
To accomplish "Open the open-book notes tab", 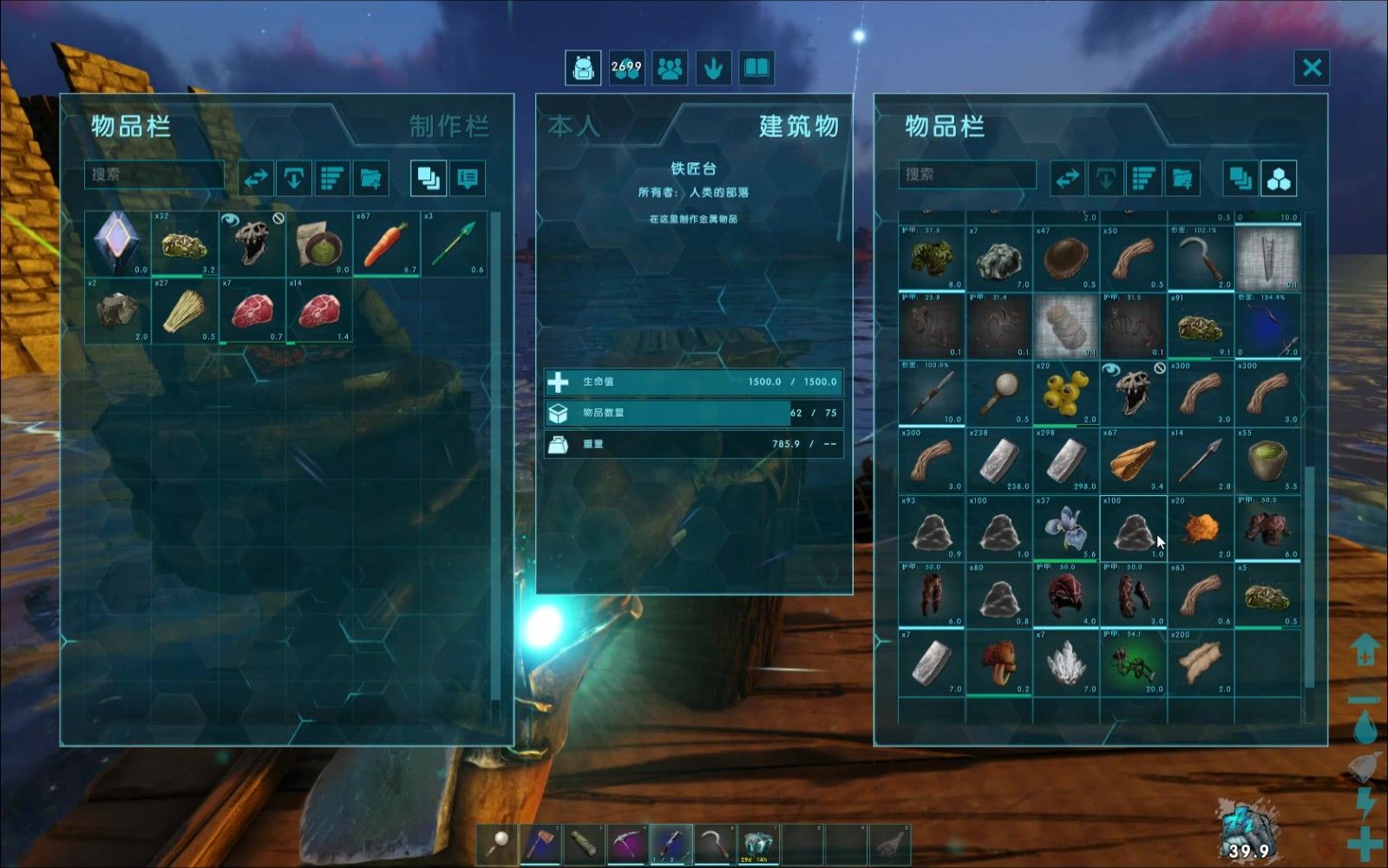I will click(756, 68).
